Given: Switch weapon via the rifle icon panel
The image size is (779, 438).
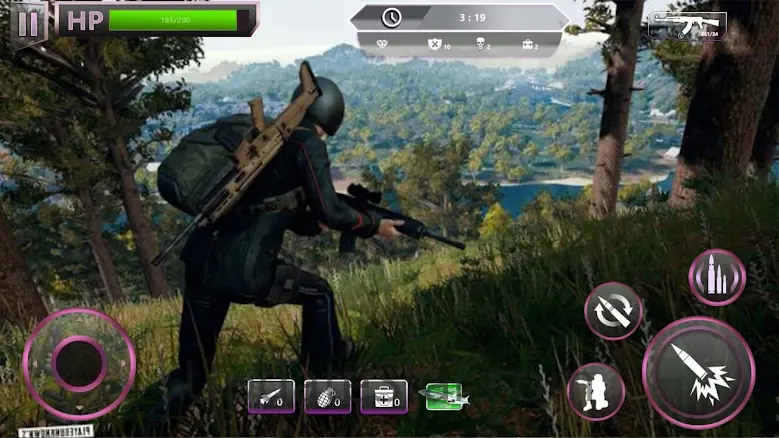Looking at the screenshot, I should point(687,26).
